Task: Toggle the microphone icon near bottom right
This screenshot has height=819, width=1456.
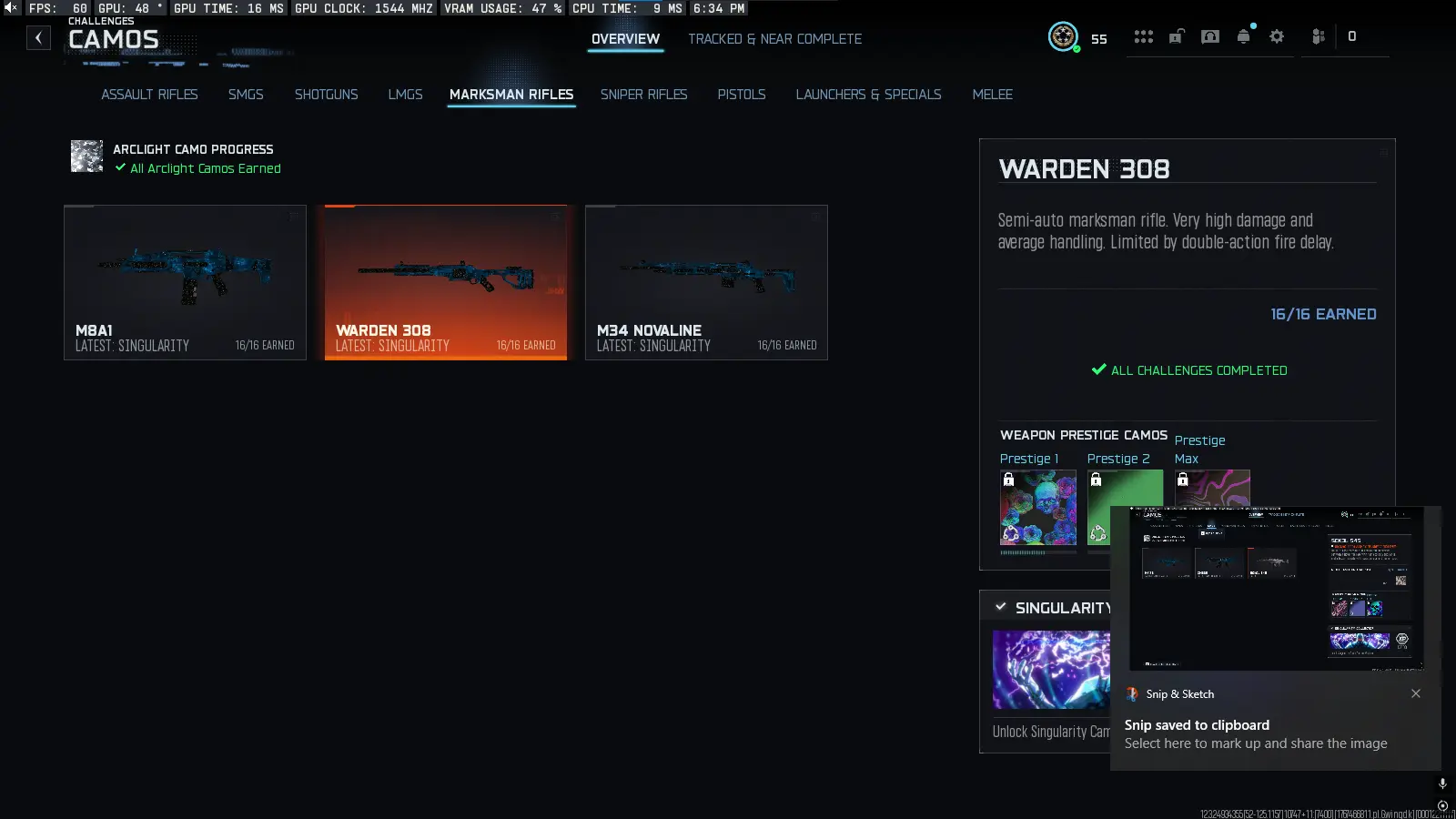Action: 1441,783
